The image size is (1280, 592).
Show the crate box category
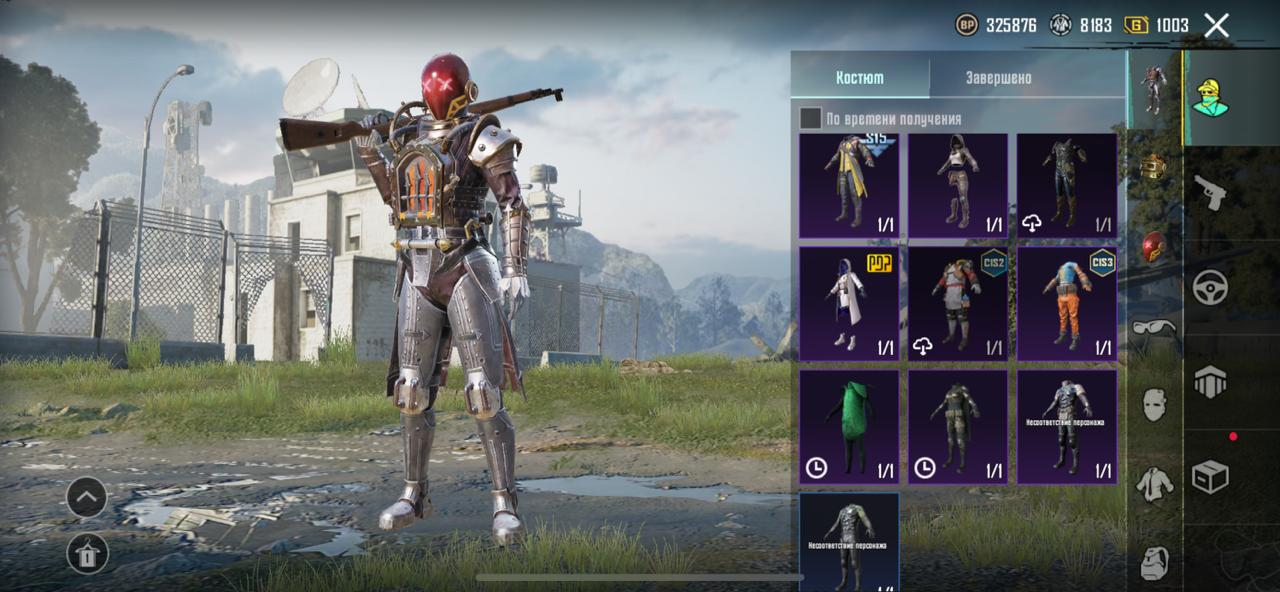click(x=1210, y=477)
